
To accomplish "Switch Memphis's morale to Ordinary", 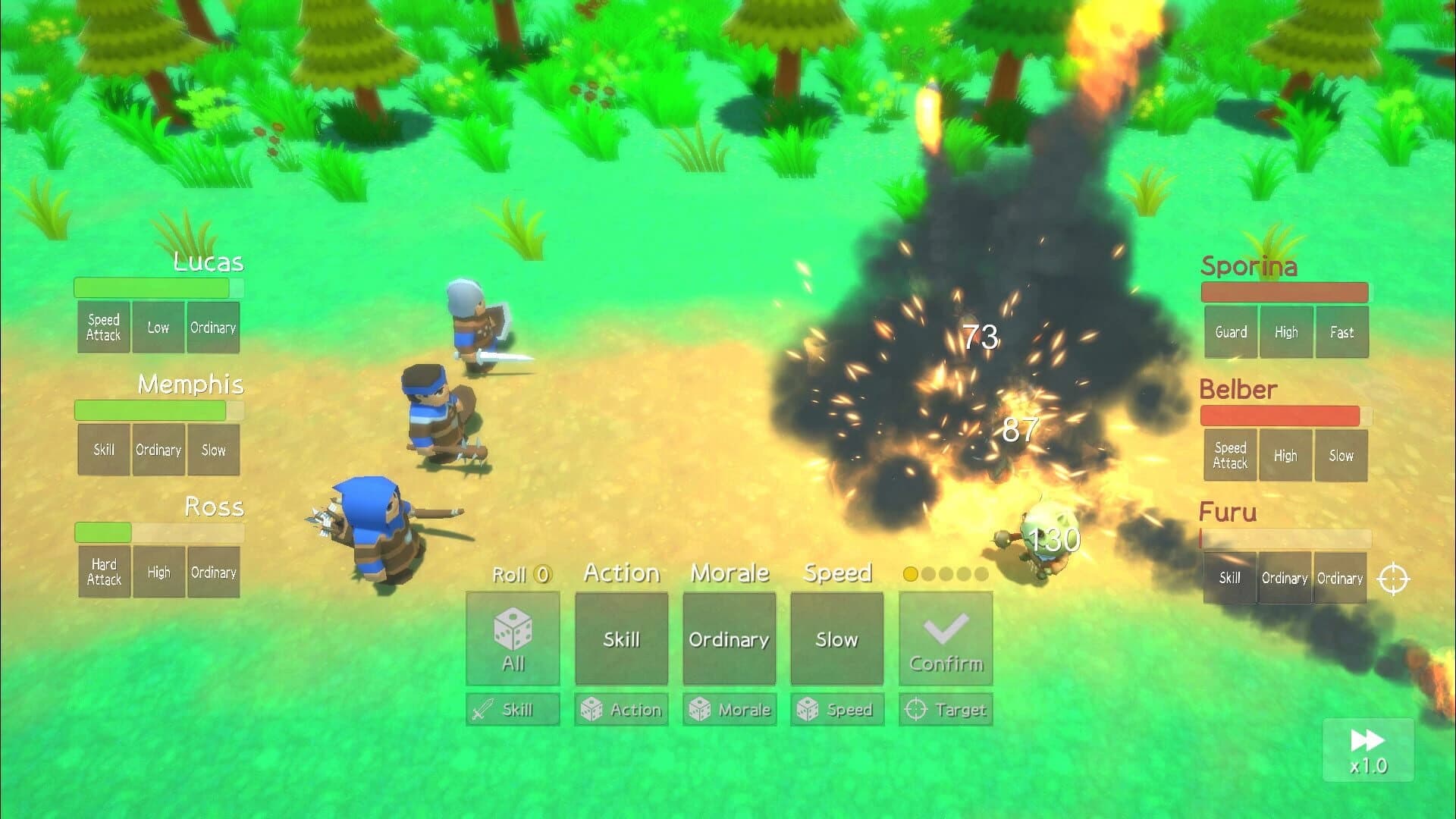I will point(158,450).
